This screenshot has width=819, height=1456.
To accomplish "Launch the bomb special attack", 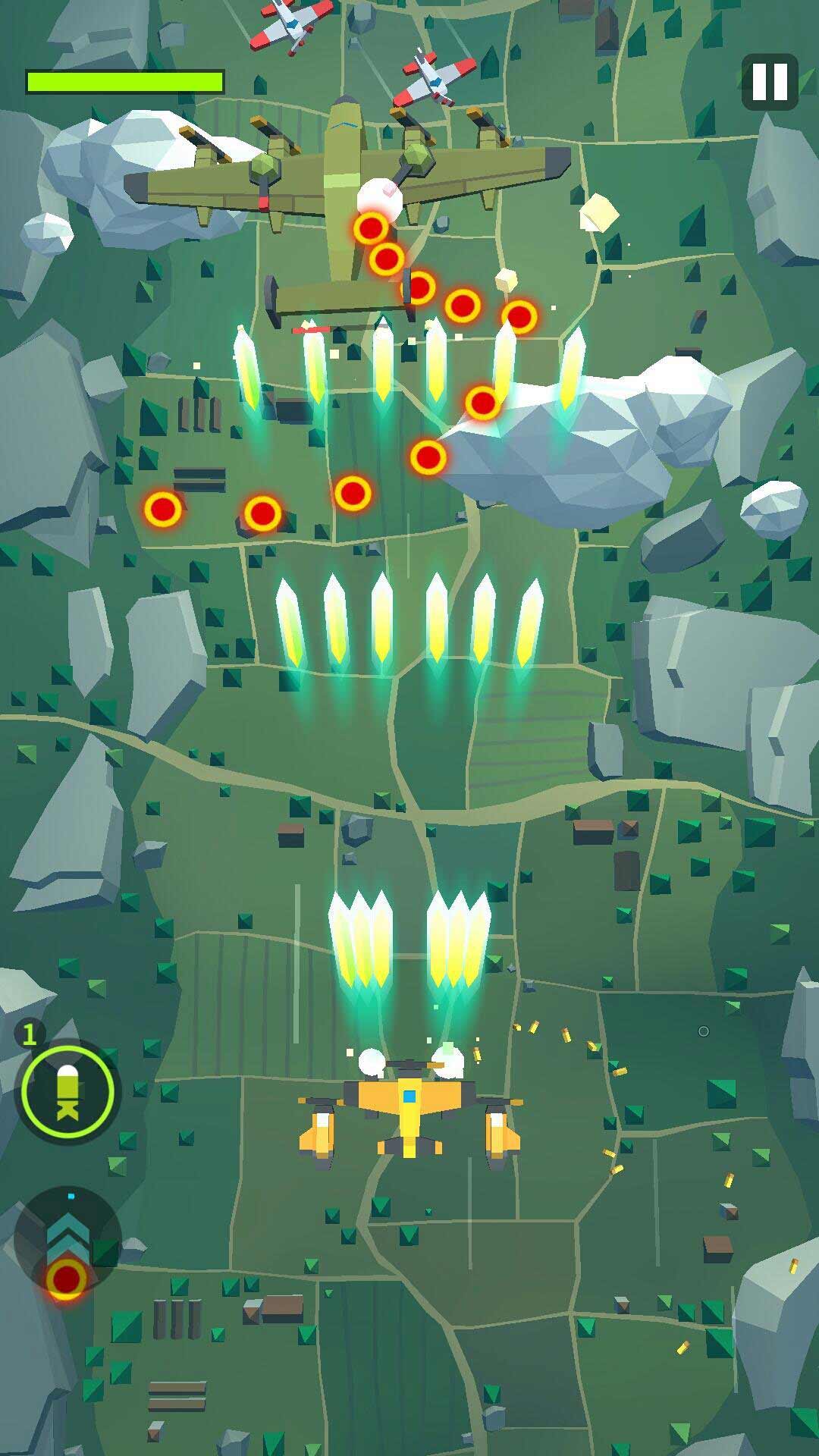I will [x=67, y=1093].
